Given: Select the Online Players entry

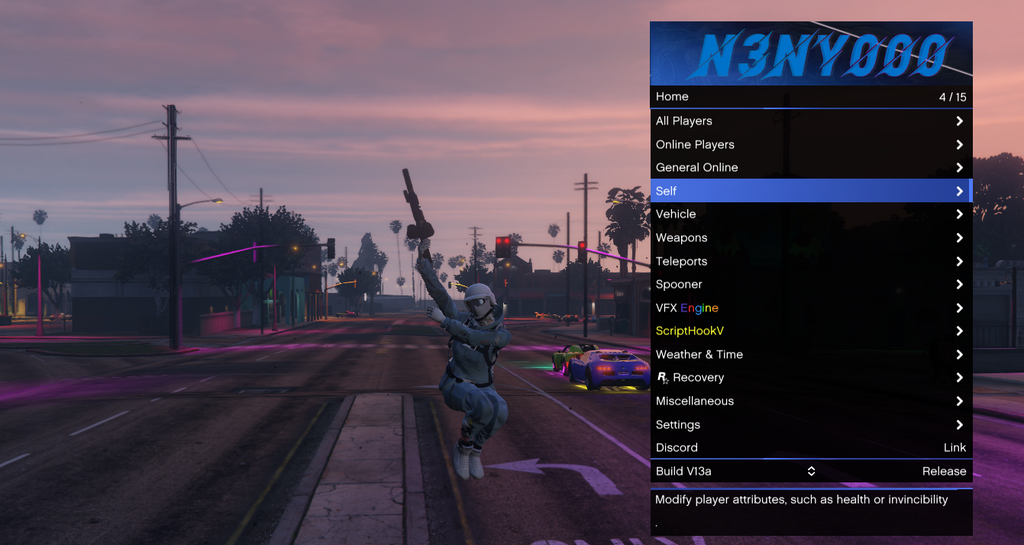Looking at the screenshot, I should [810, 144].
